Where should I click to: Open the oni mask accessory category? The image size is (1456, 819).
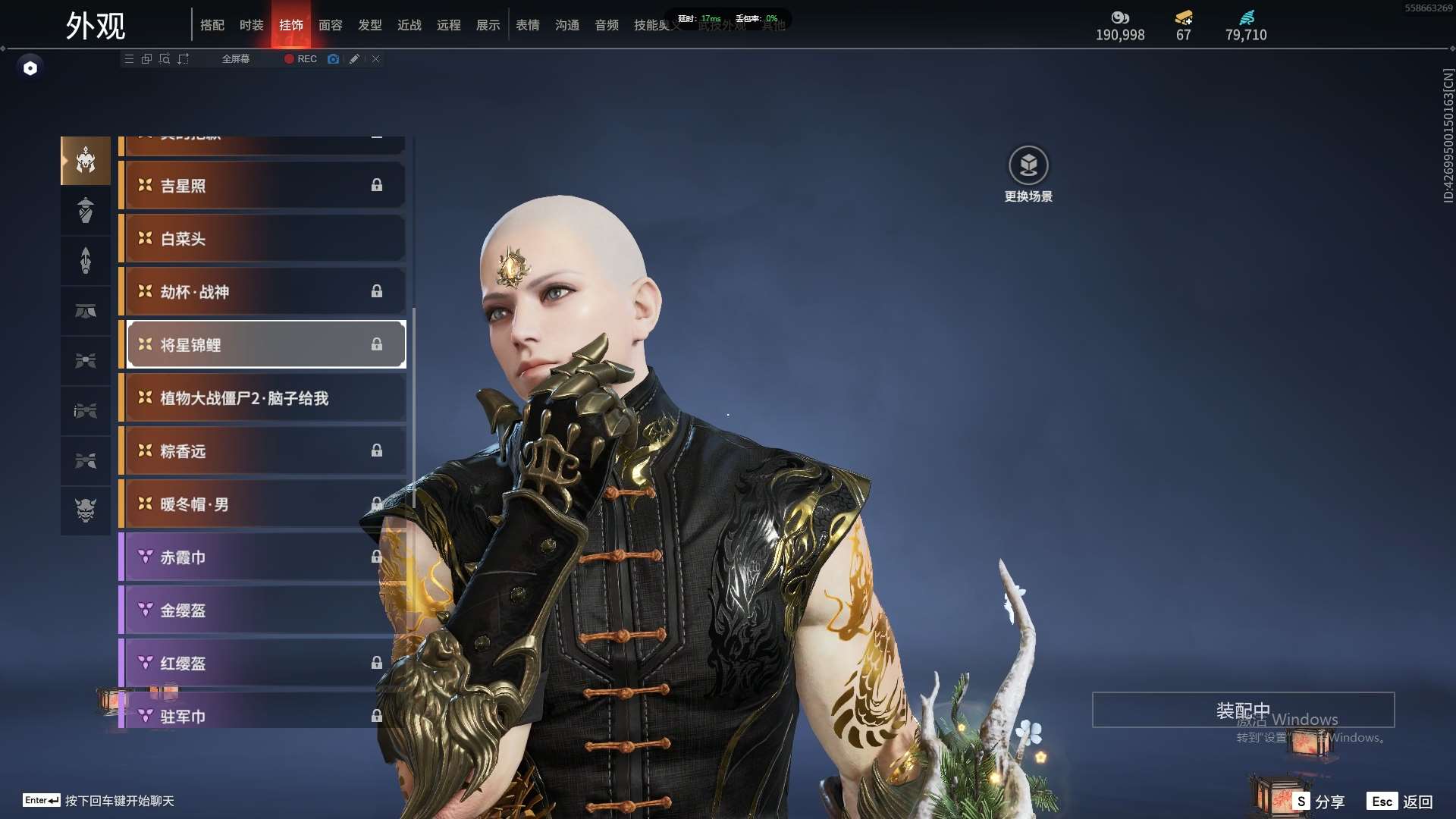[x=86, y=510]
